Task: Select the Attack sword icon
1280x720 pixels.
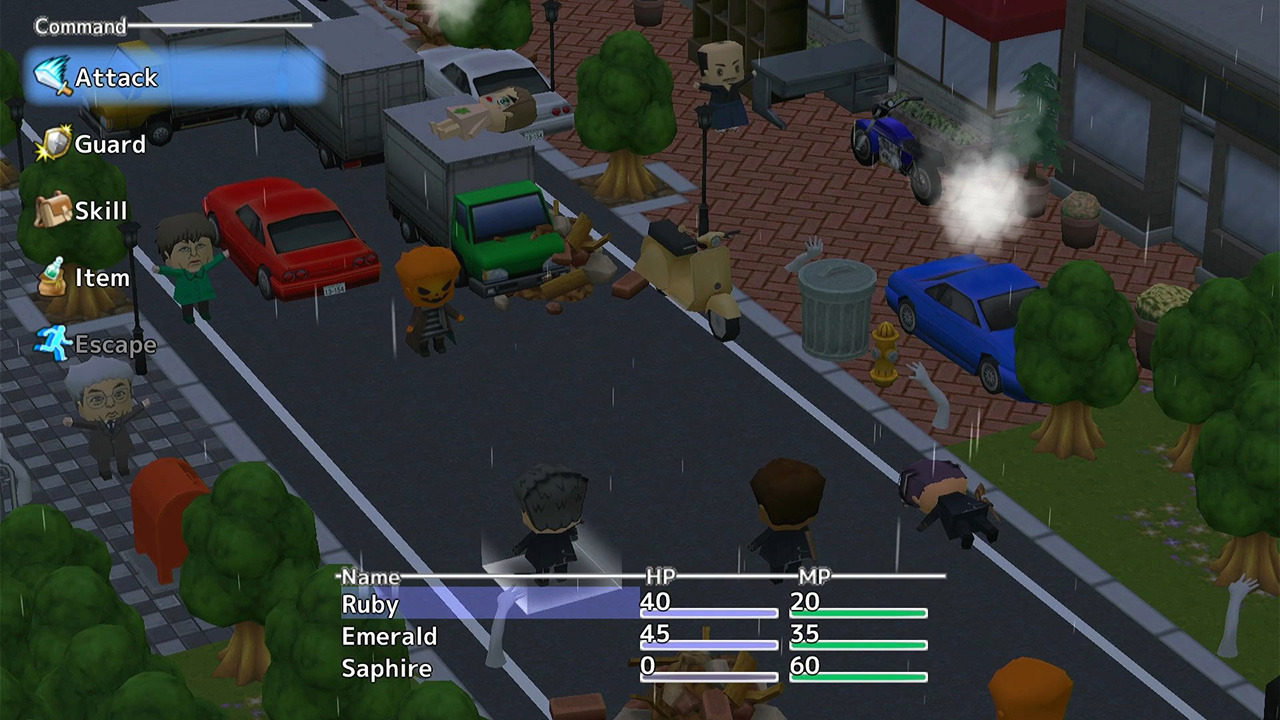Action: tap(52, 76)
